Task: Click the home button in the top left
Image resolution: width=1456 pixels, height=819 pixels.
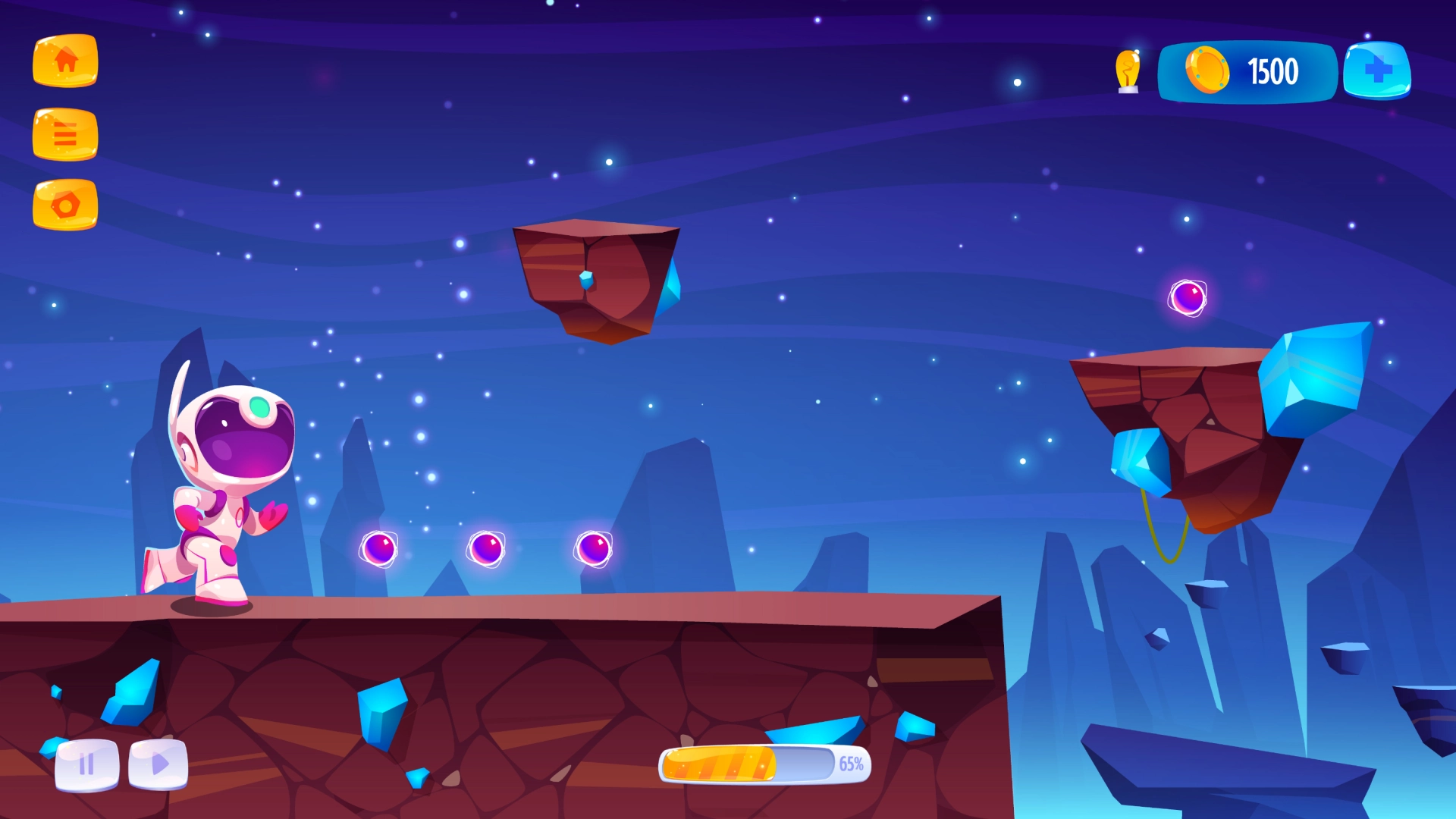Action: click(65, 62)
